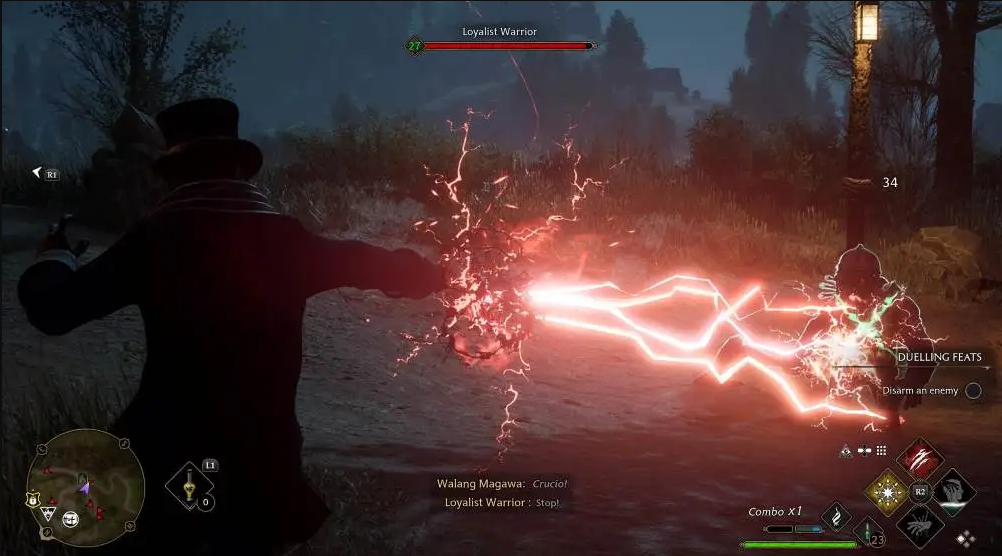Select the red claw-slash spell slot
Image resolution: width=1002 pixels, height=556 pixels.
pos(921,458)
